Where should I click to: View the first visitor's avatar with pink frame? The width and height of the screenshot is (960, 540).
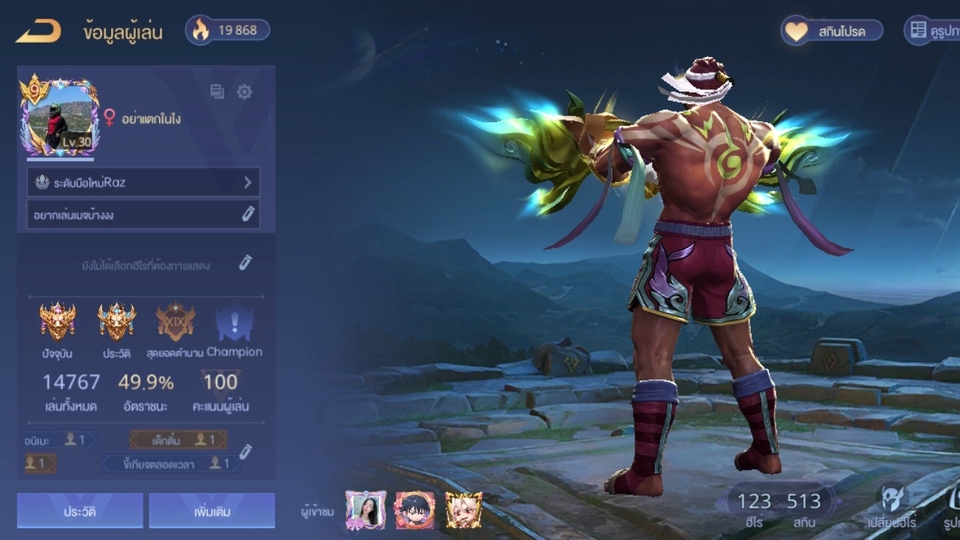(x=365, y=510)
